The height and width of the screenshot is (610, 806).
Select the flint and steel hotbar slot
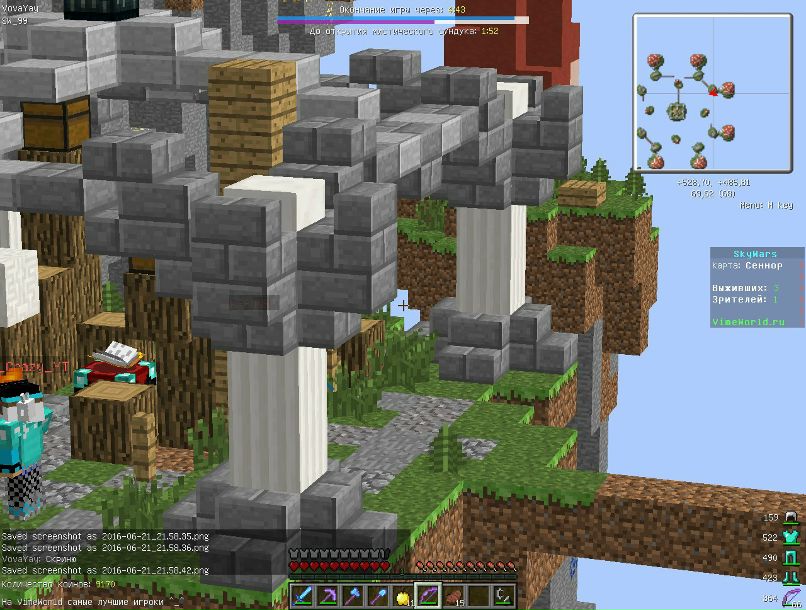point(504,597)
